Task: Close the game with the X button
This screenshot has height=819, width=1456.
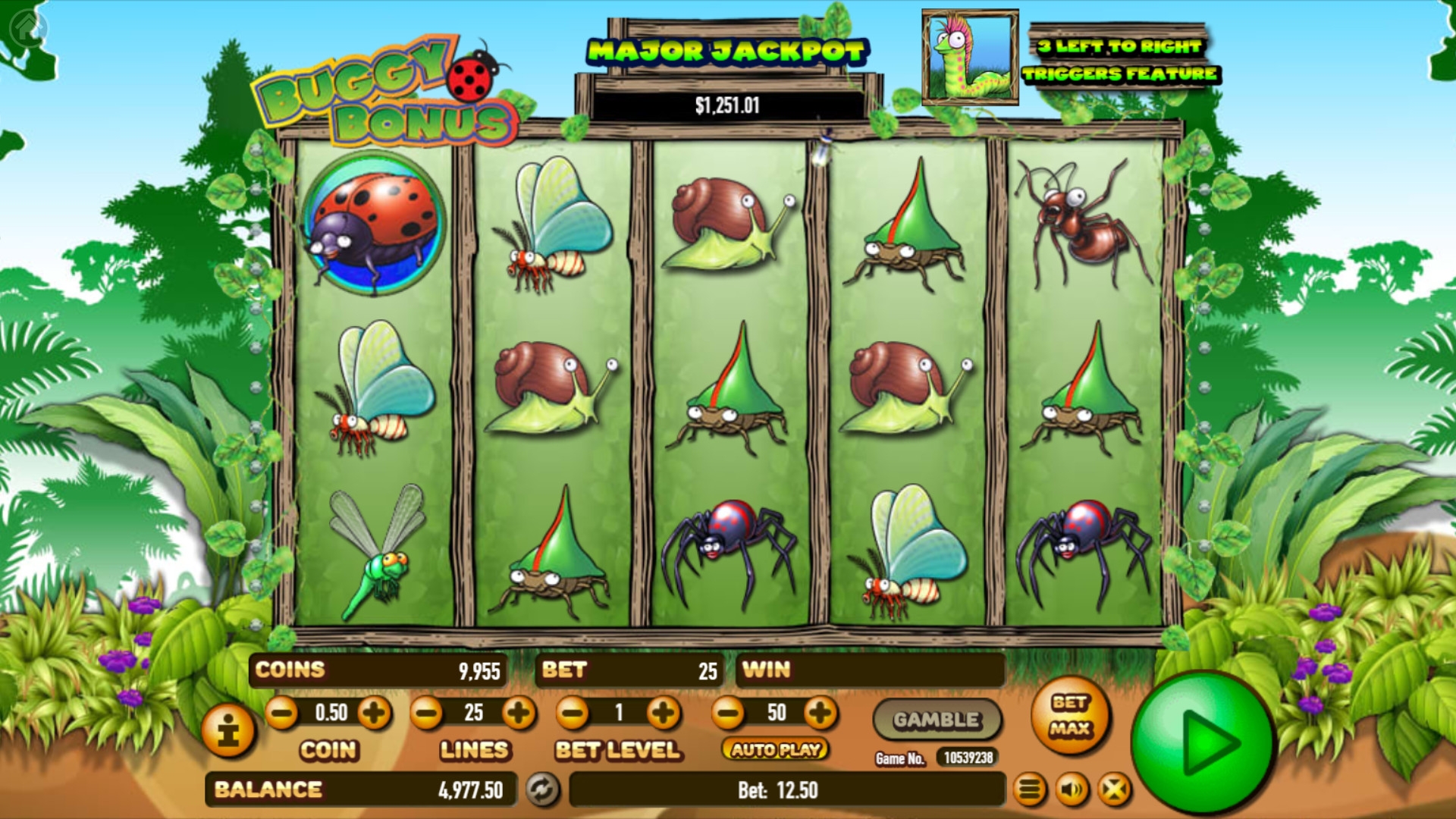Action: click(1114, 790)
